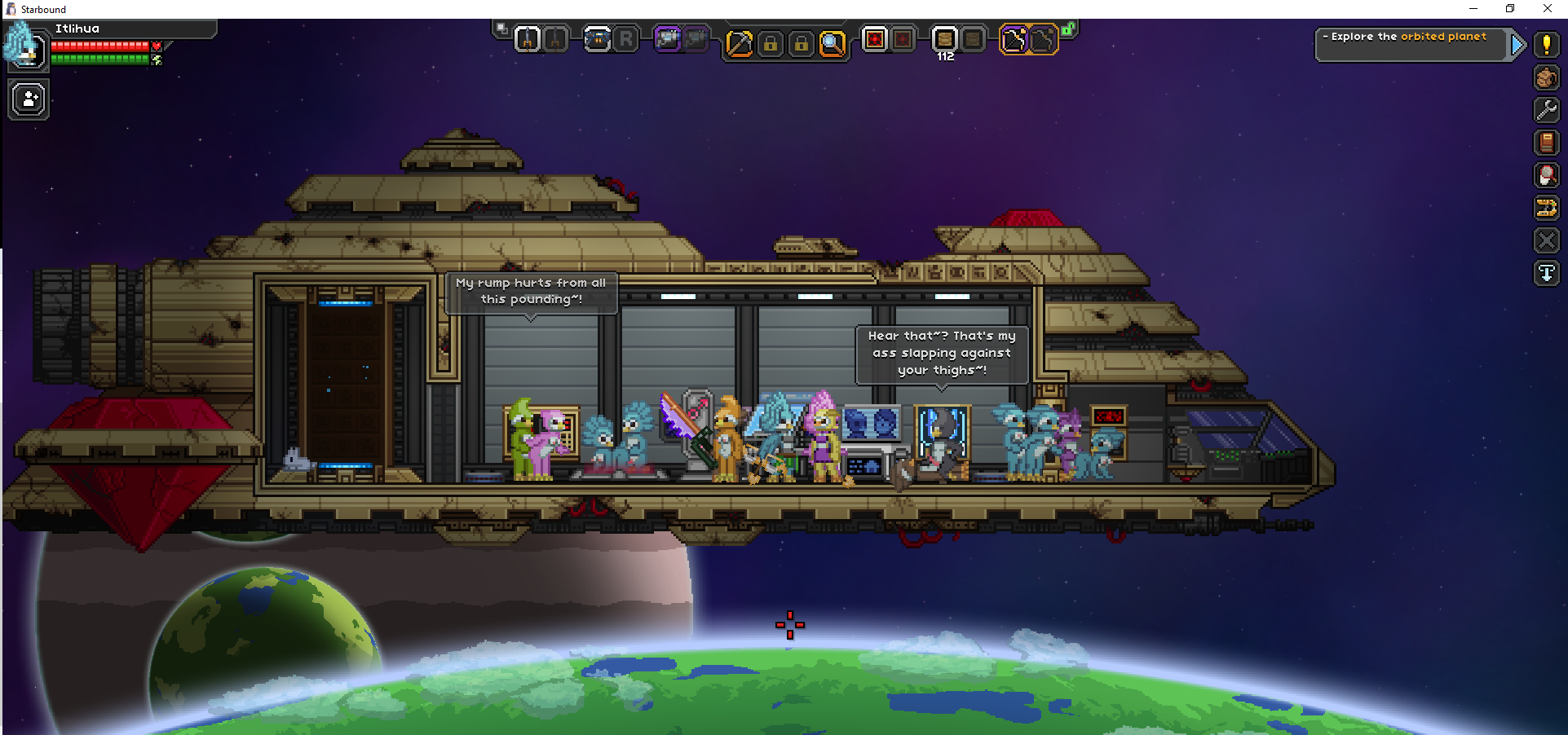Screen dimensions: 1568x735
Task: Expand the quest tracker blue arrow
Action: (1517, 45)
